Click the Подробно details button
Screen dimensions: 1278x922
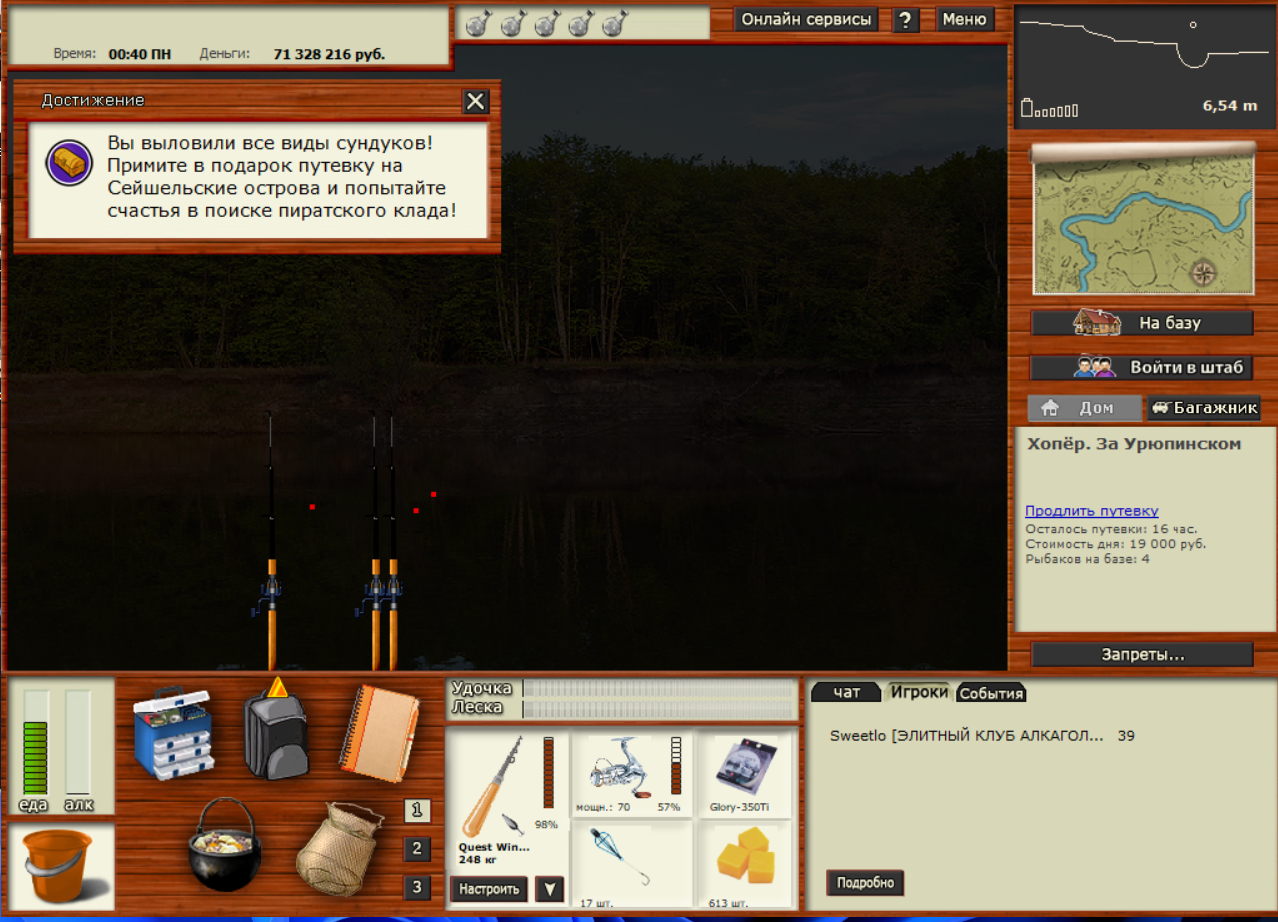(x=865, y=883)
